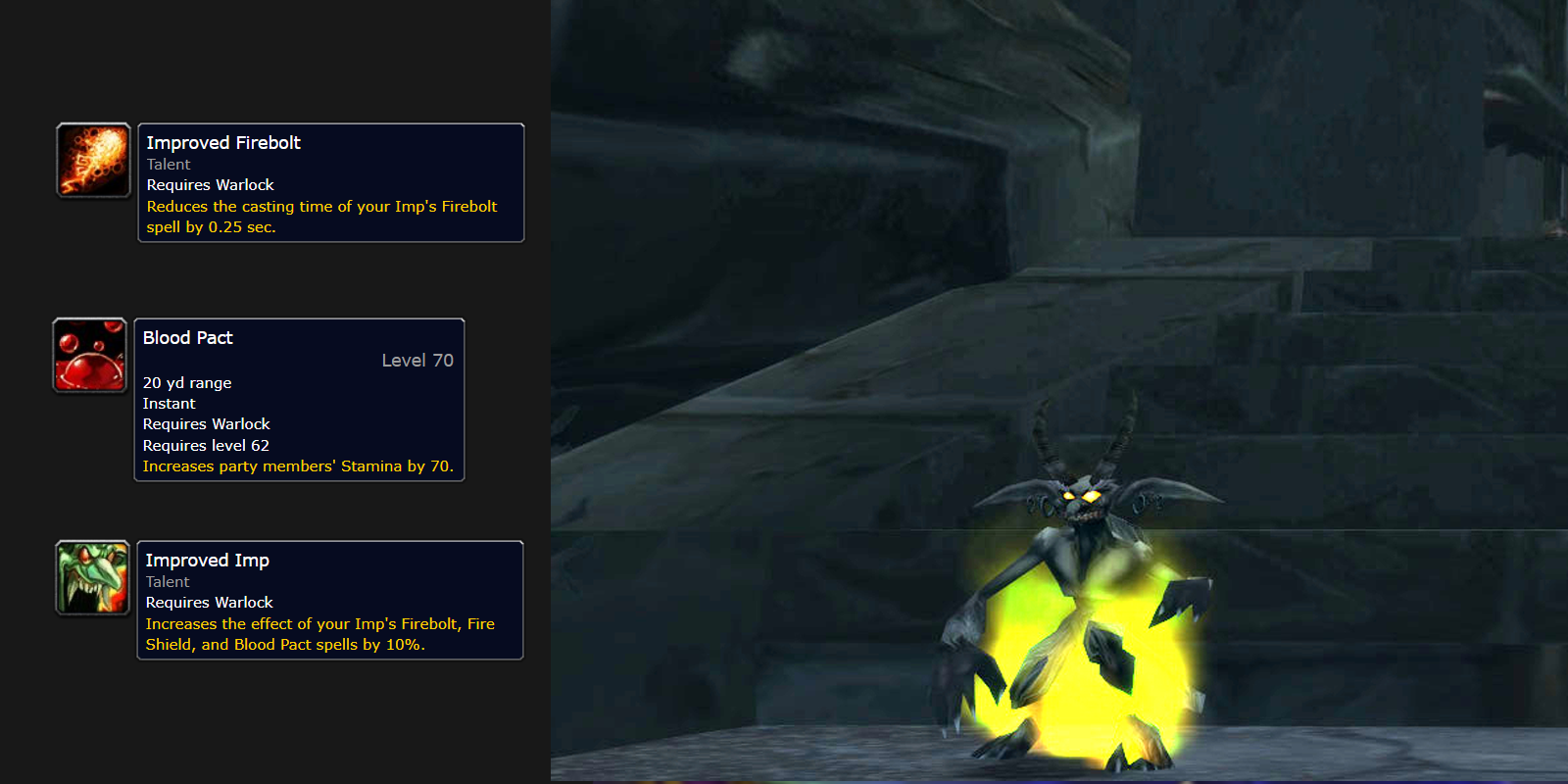
Task: Click the 'Requires Warlock' text under Blood Pact
Action: (x=206, y=423)
